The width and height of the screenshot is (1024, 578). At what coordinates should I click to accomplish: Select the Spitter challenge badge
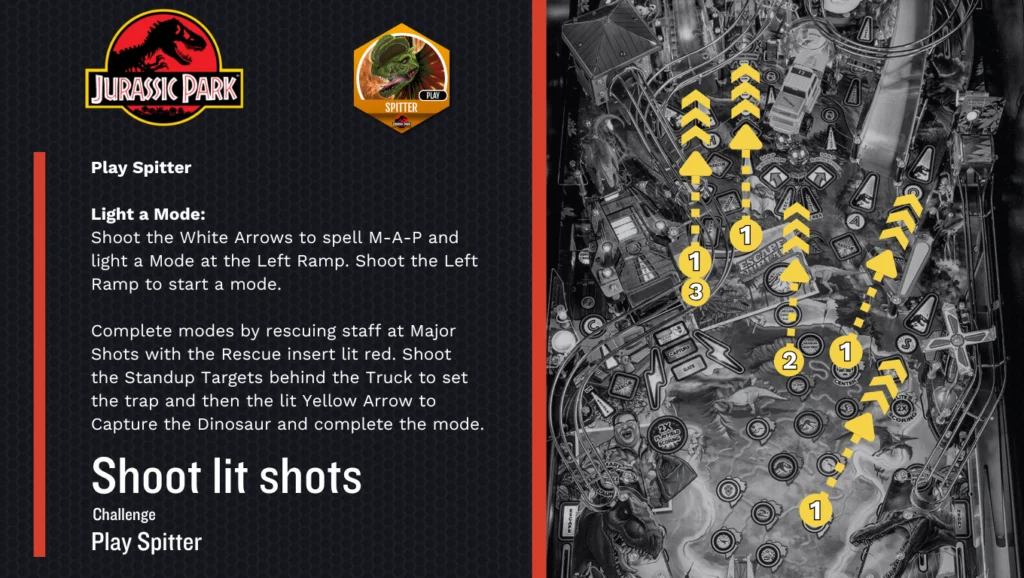(x=402, y=78)
